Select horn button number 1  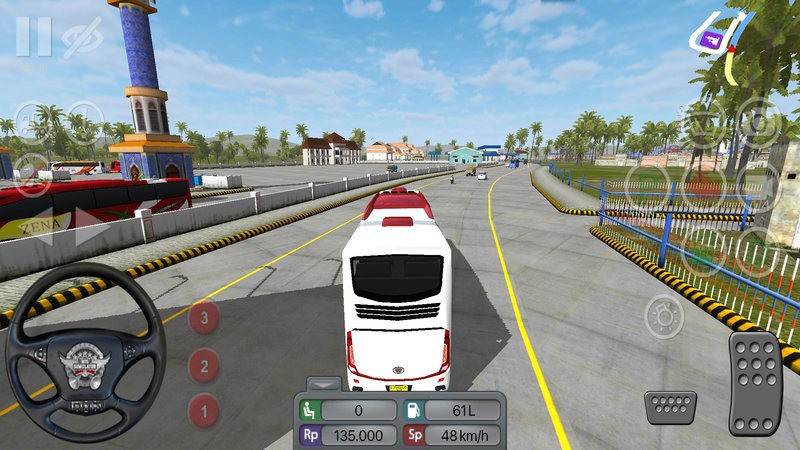click(x=204, y=409)
